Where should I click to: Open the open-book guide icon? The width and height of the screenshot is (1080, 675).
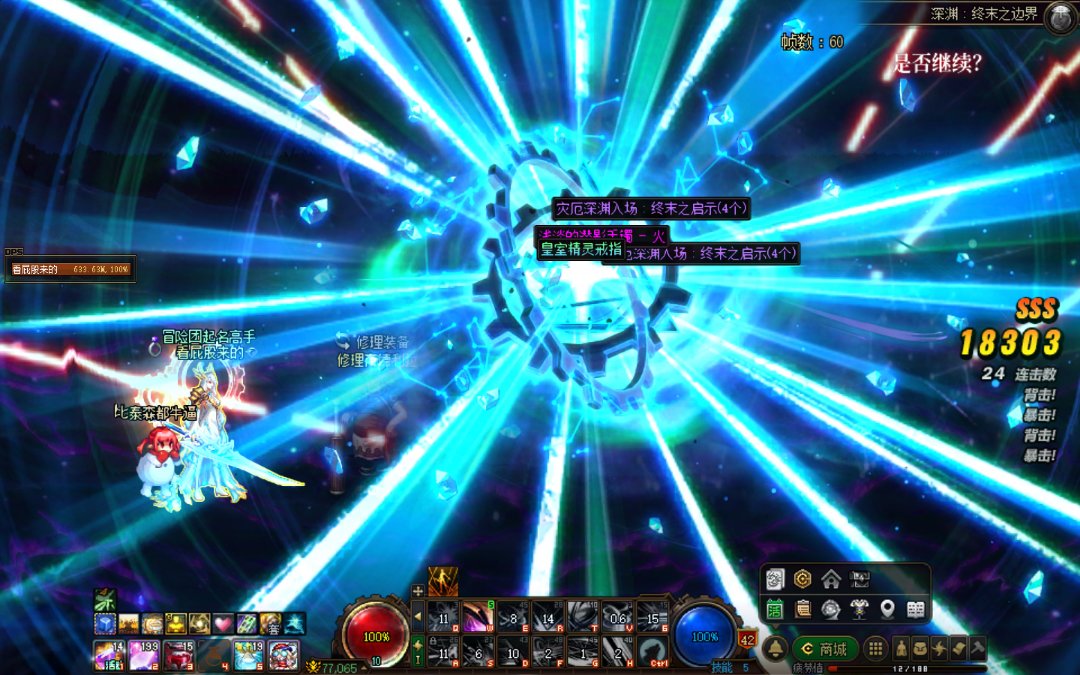click(x=915, y=608)
